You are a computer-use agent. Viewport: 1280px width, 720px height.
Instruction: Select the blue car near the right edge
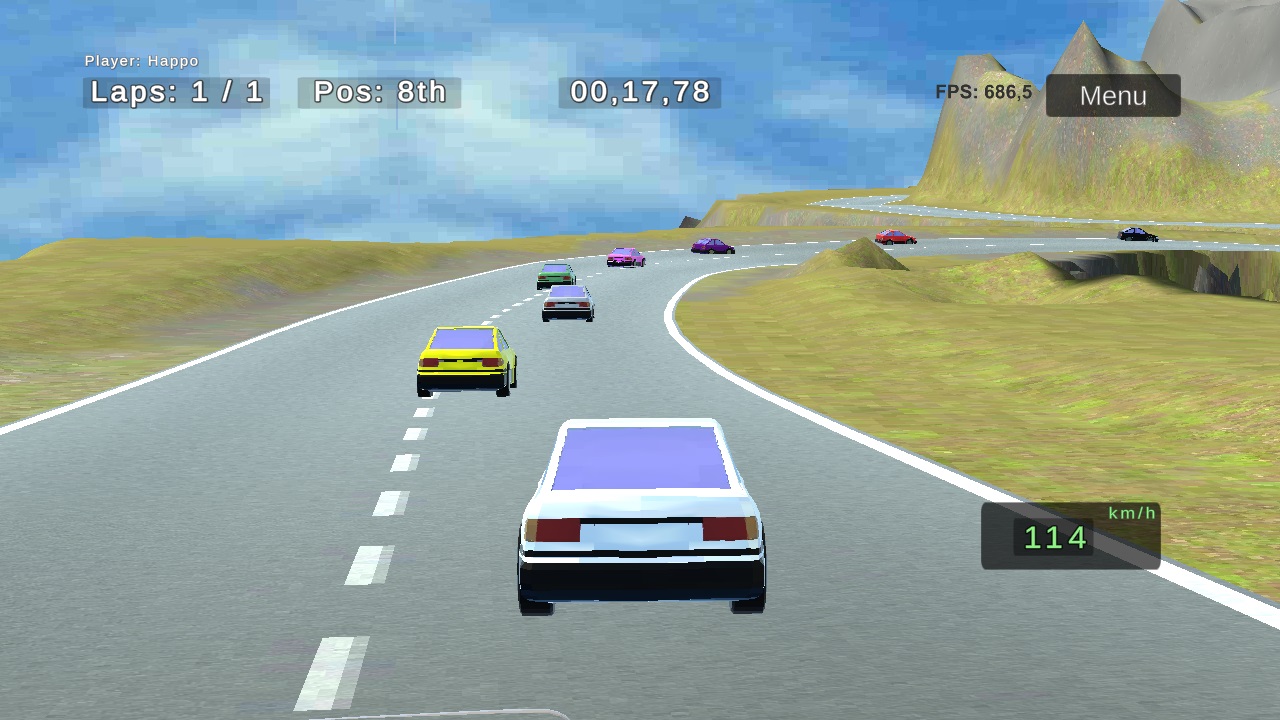(x=1140, y=233)
